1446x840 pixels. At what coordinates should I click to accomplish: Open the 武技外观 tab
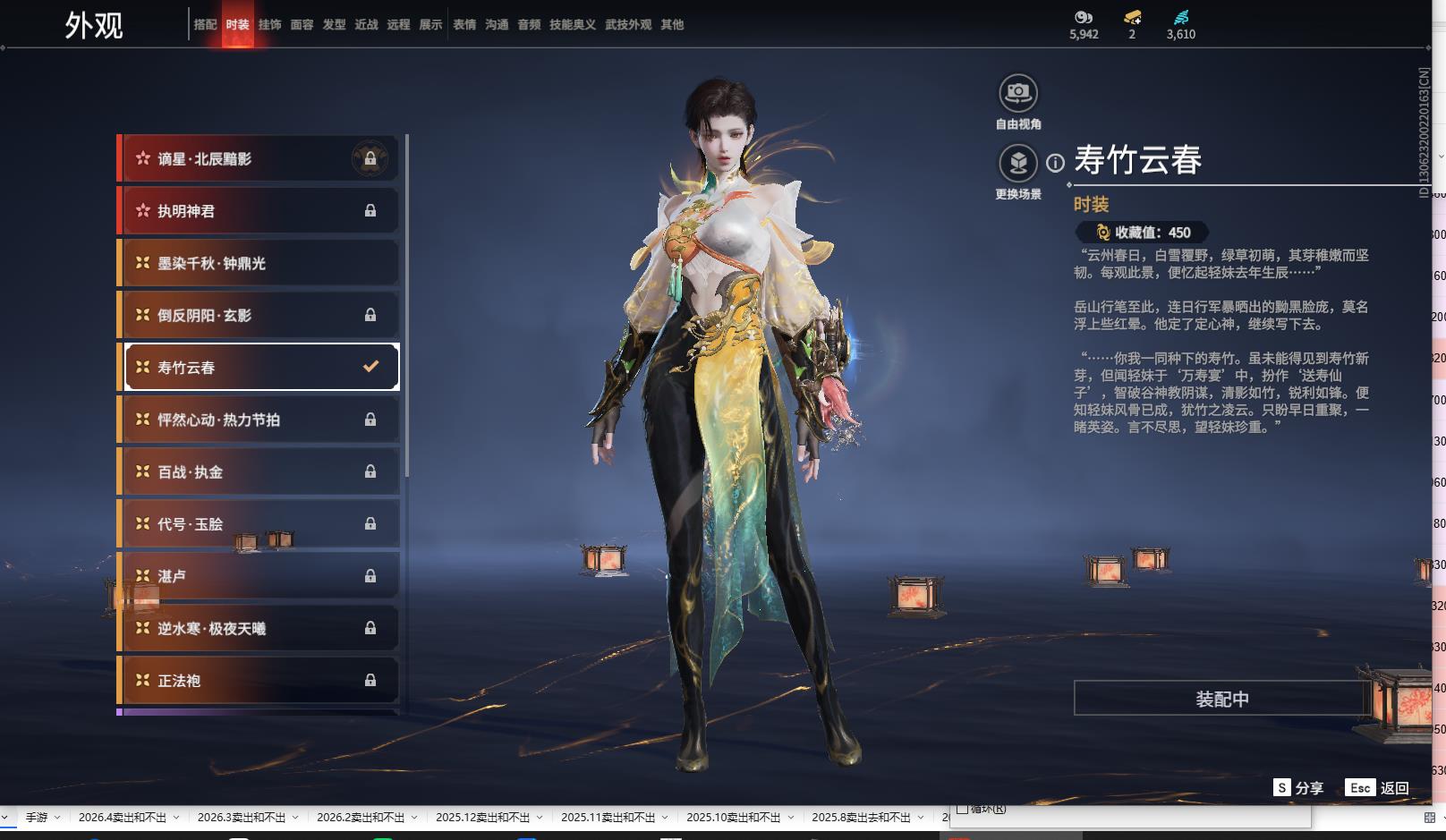[x=628, y=25]
